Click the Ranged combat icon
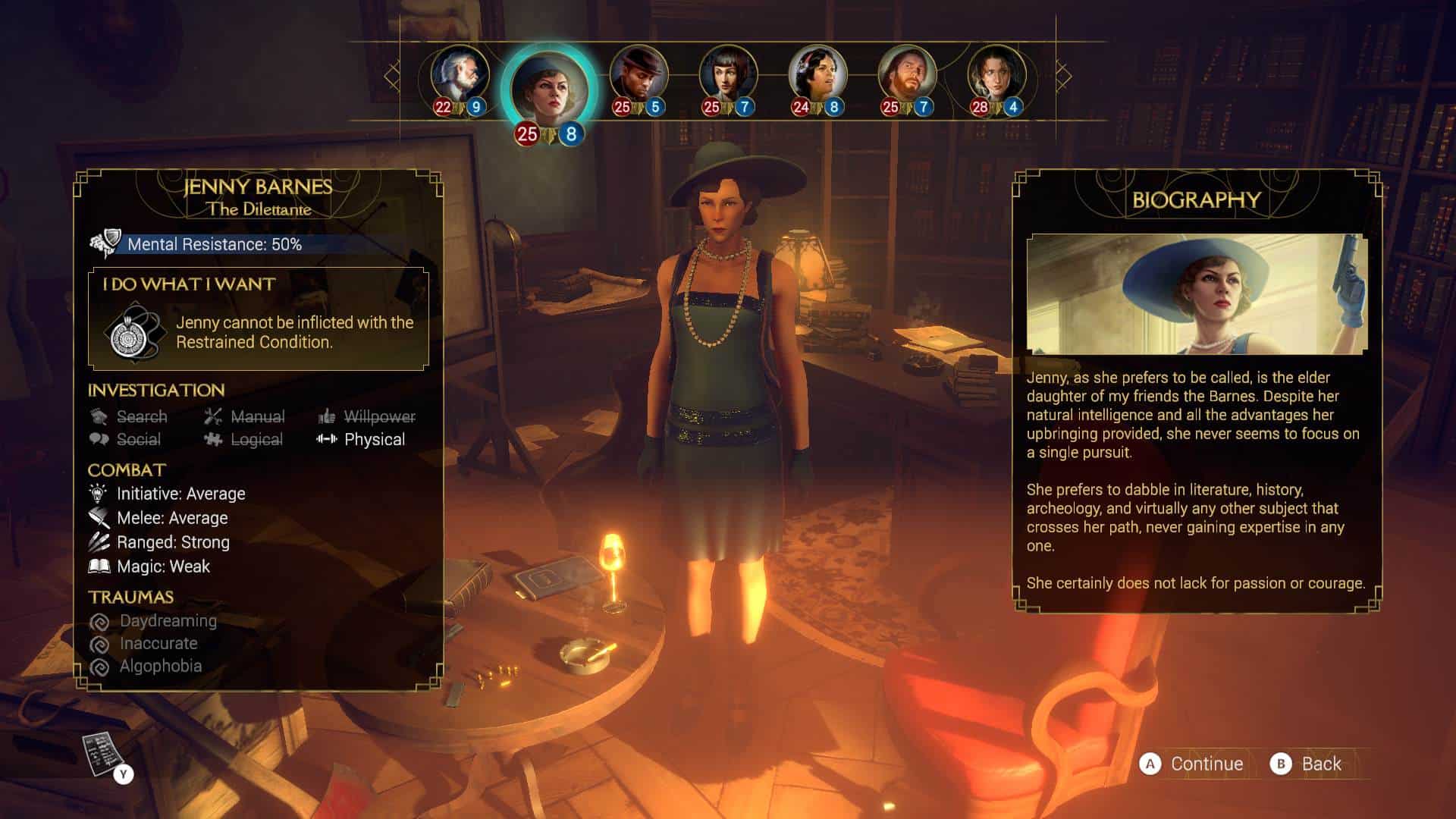Screen dimensions: 1456x819 coord(98,541)
